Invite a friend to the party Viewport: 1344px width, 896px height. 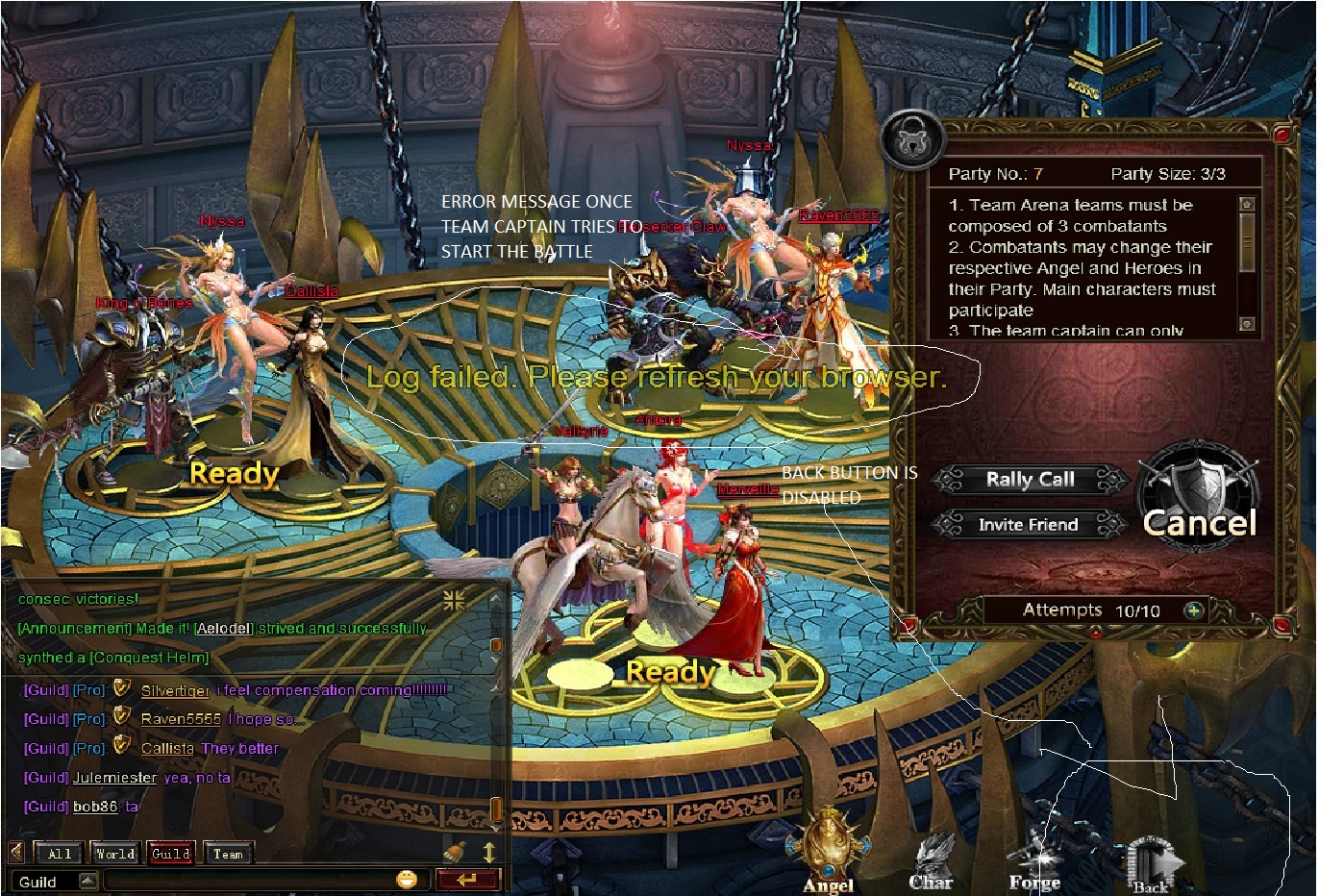(x=1028, y=524)
